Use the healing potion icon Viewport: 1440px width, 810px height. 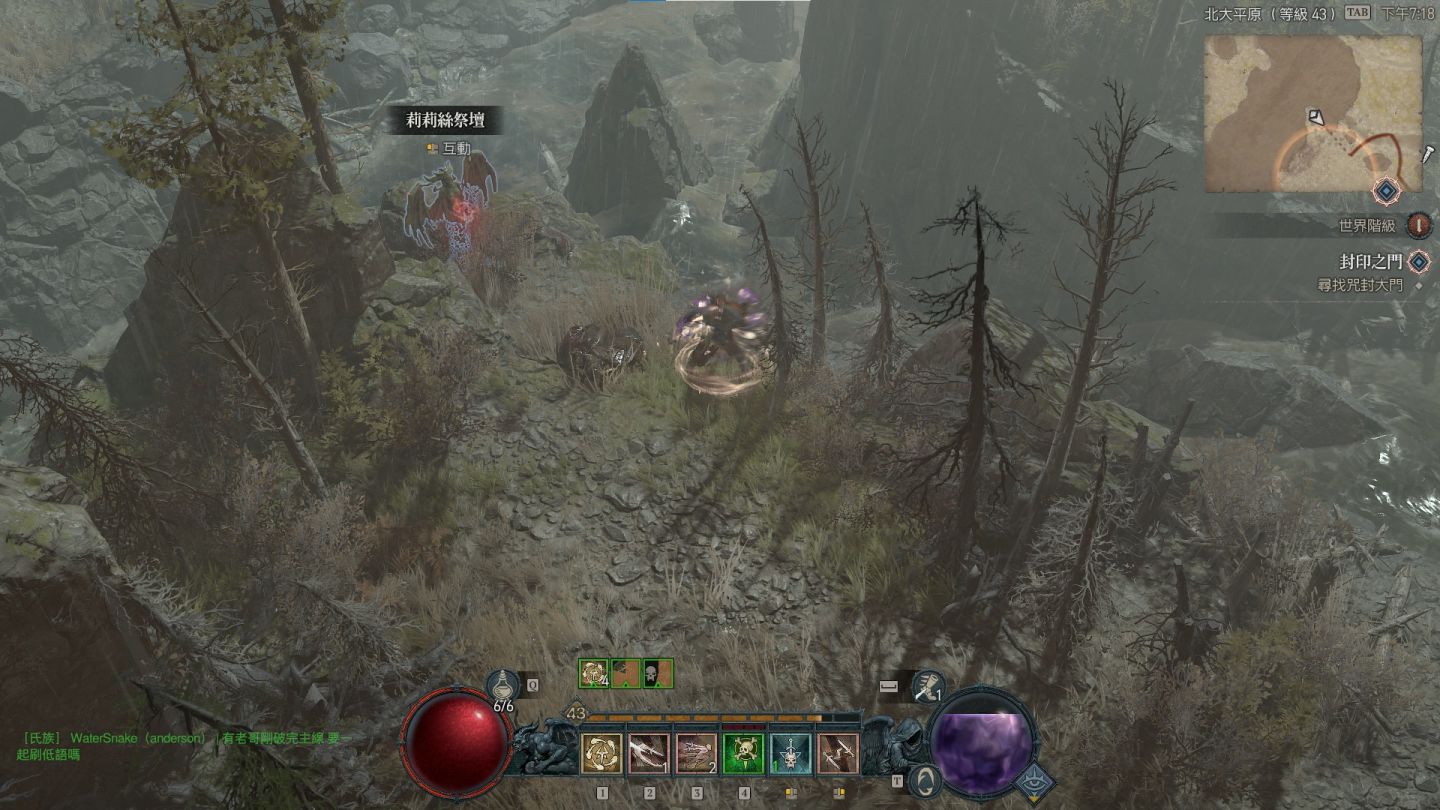coord(502,685)
